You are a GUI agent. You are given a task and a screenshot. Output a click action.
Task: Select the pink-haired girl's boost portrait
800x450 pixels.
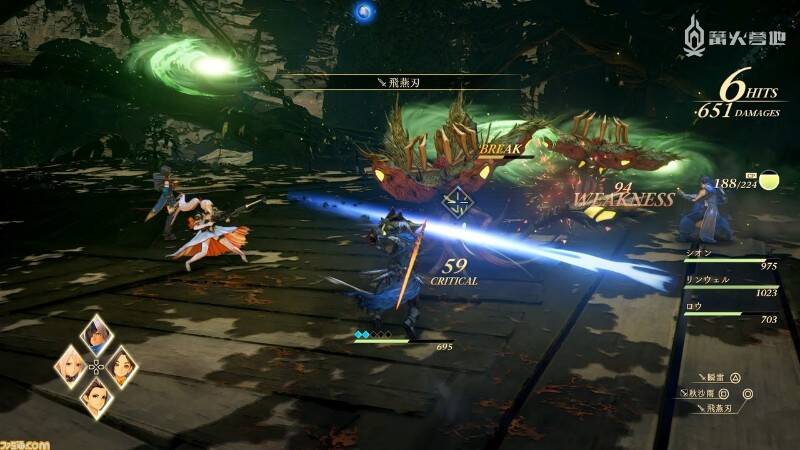pos(70,366)
